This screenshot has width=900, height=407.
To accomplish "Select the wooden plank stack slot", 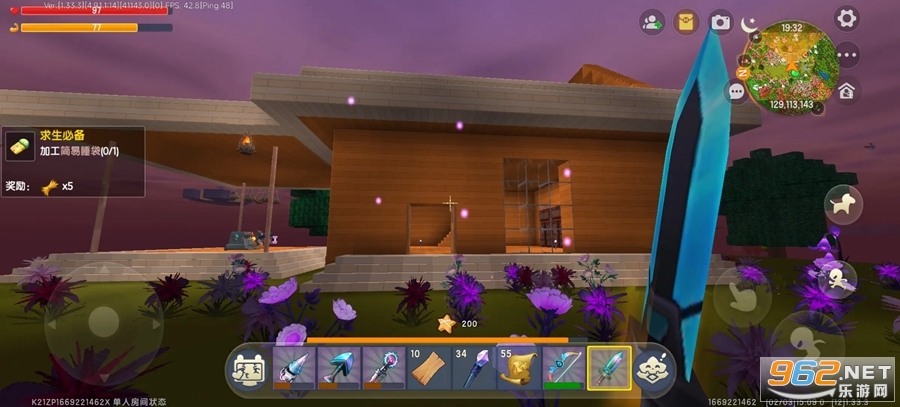I will pyautogui.click(x=428, y=370).
